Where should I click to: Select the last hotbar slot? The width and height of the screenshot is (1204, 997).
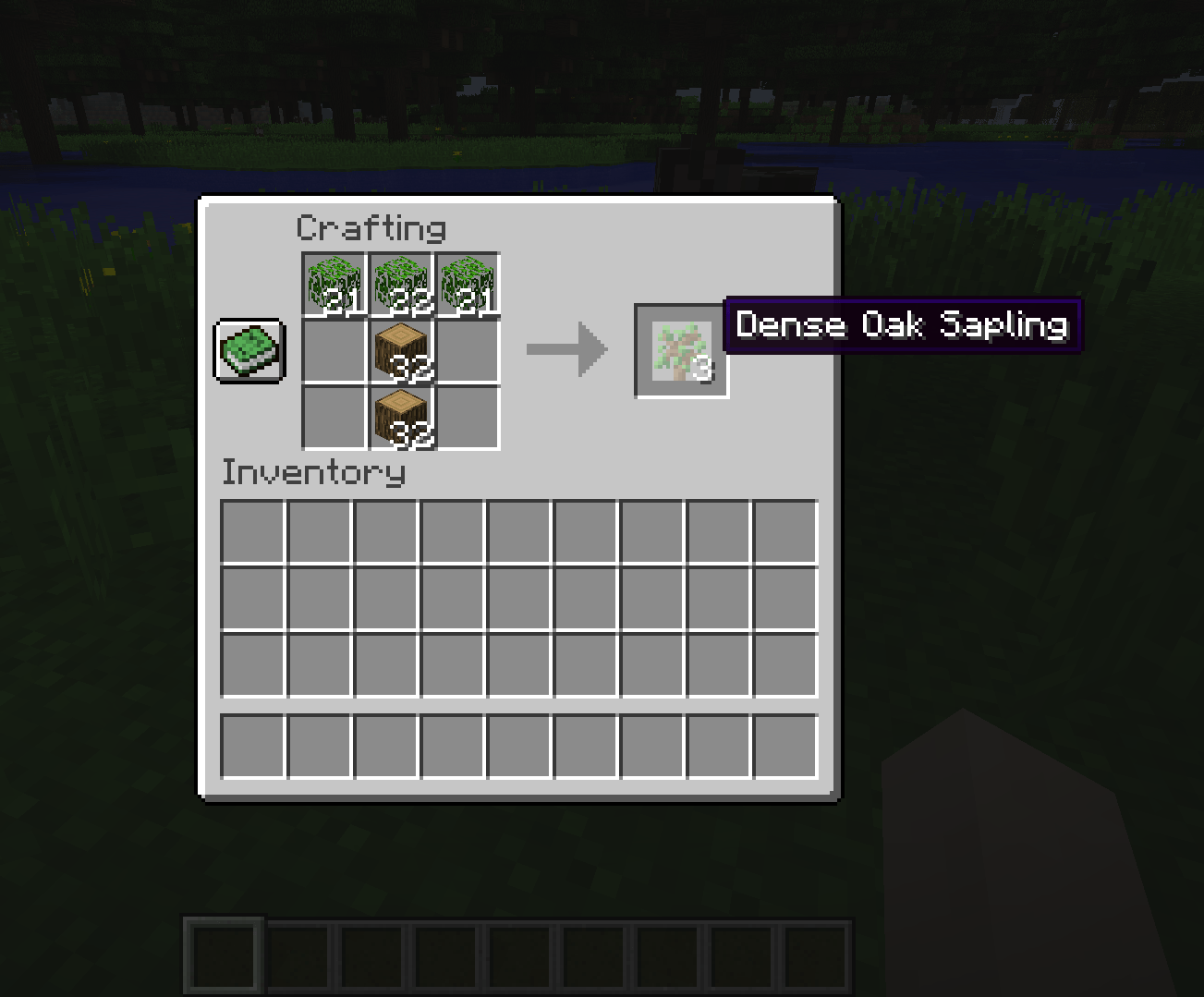[815, 956]
